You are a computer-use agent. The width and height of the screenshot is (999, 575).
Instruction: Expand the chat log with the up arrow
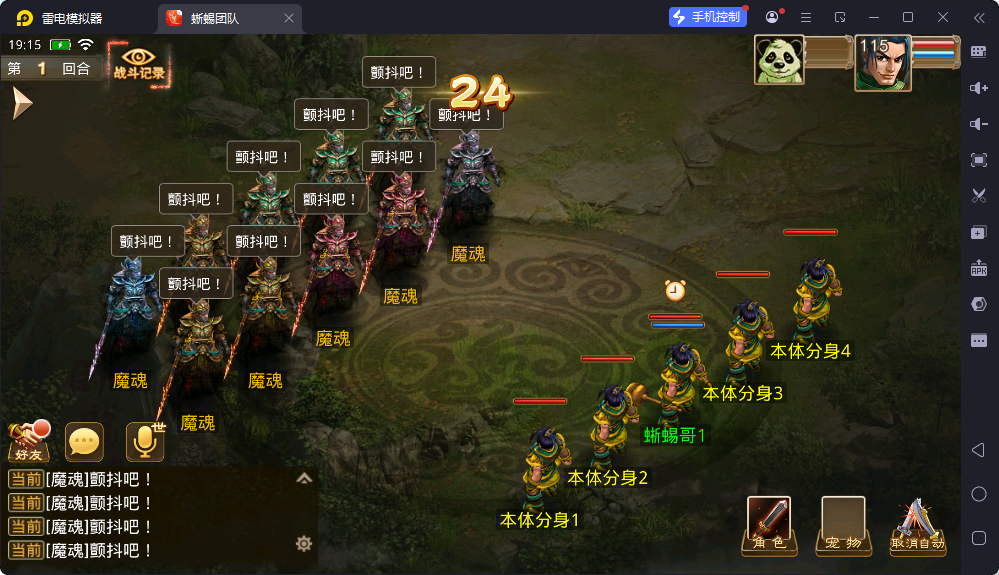[304, 478]
